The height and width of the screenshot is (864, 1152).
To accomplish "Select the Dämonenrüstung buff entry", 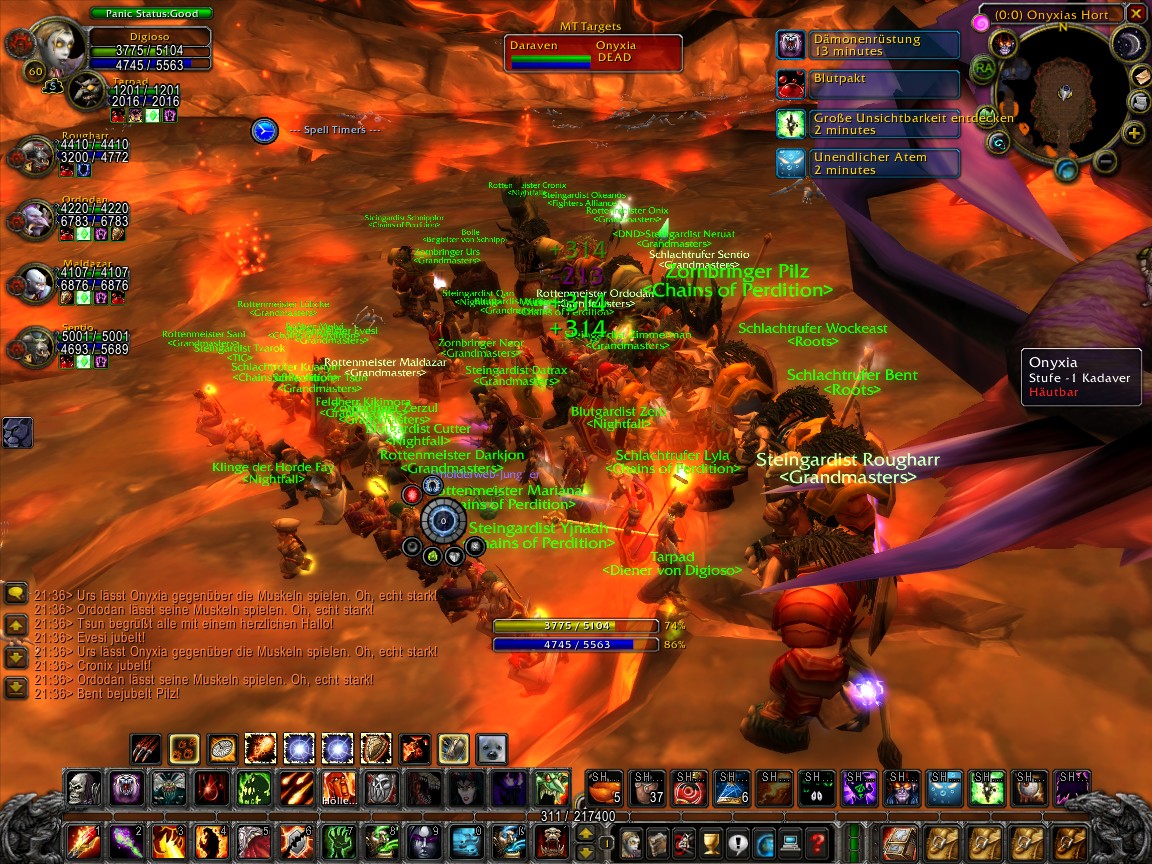I will (868, 45).
